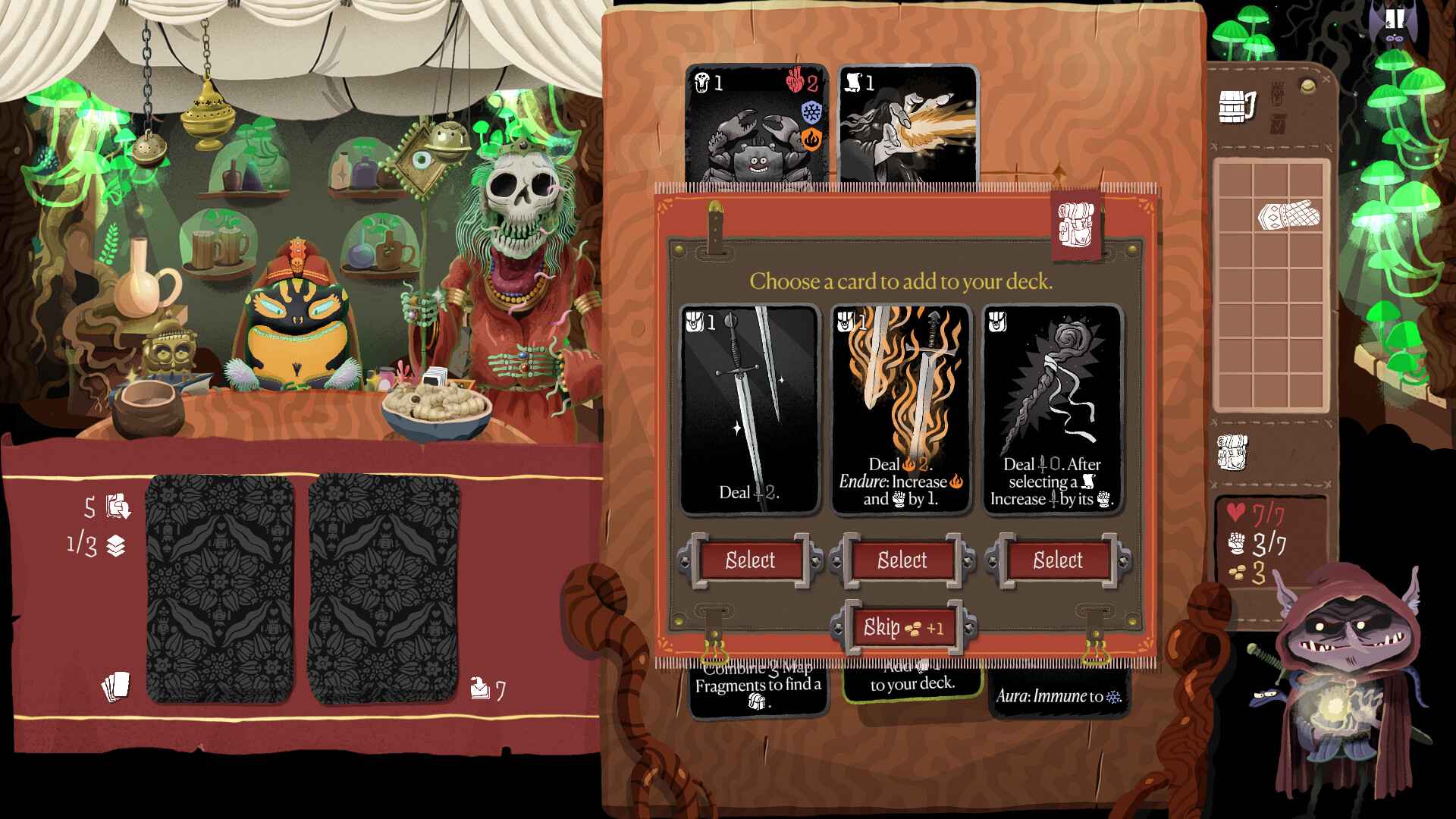The image size is (1456, 819).
Task: Select the flaming sword Deal 2 card
Action: pos(902,409)
